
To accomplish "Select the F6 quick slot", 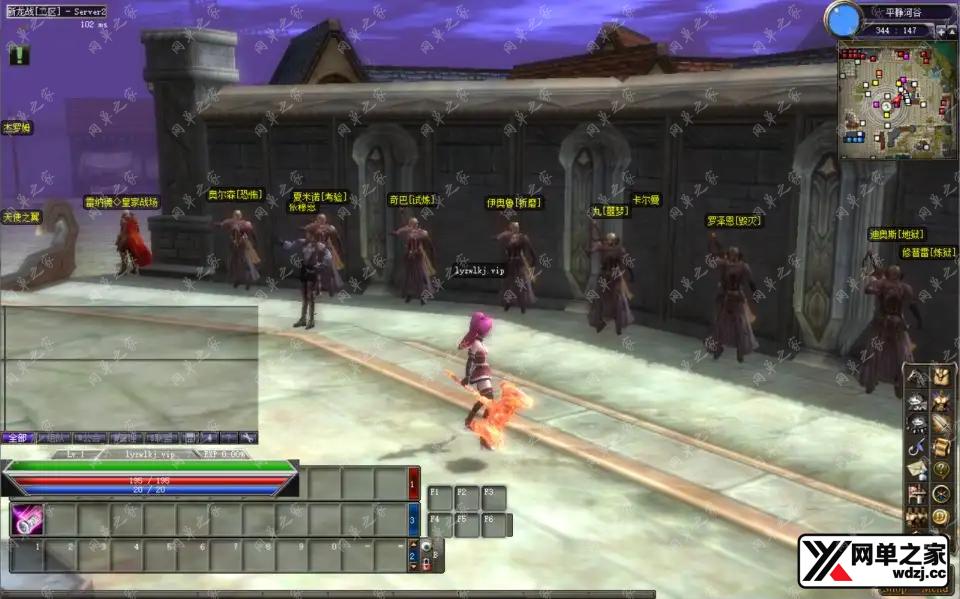I will pos(492,524).
